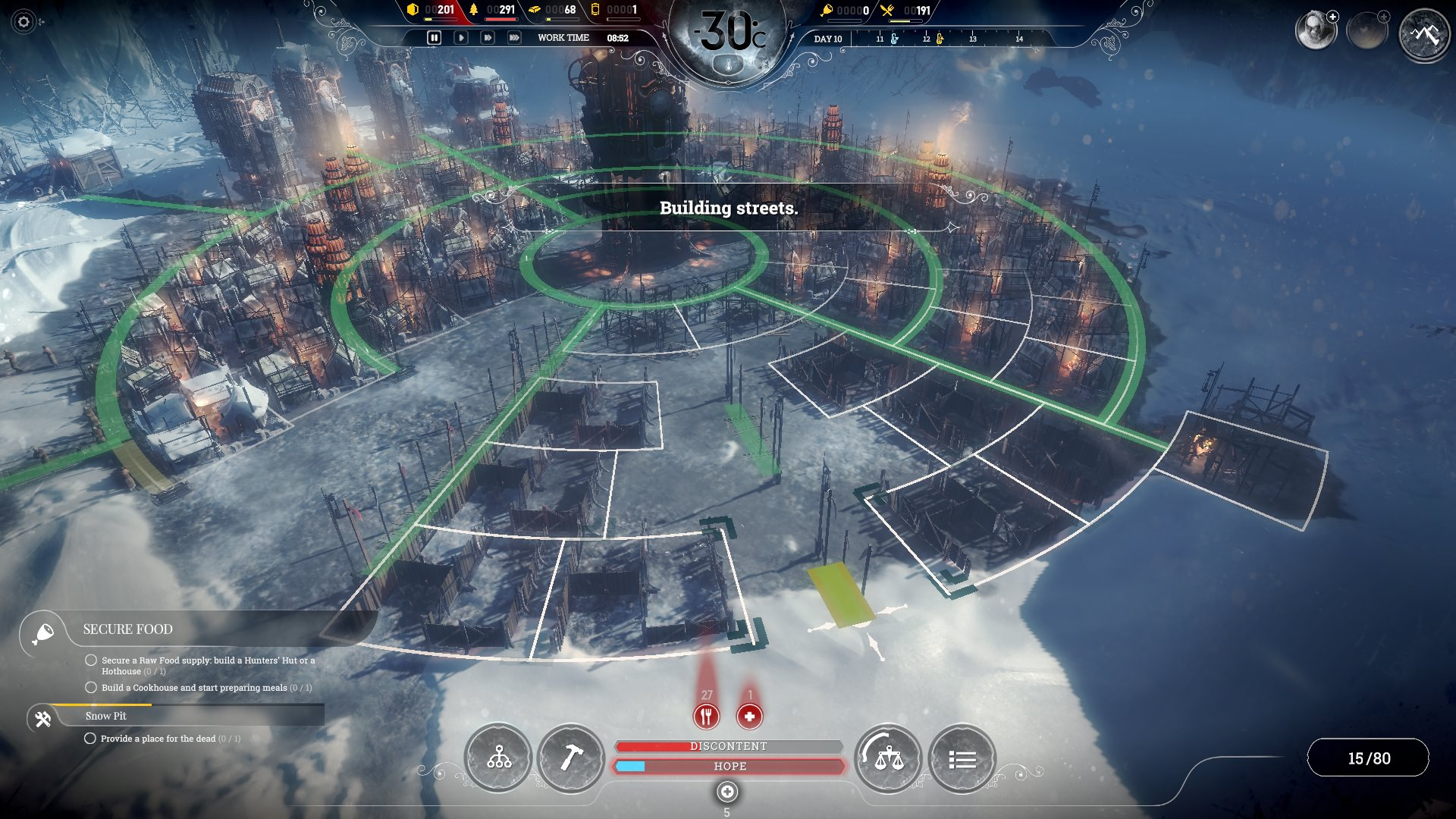1456x819 pixels.
Task: Pause the game with the pause button
Action: 434,37
